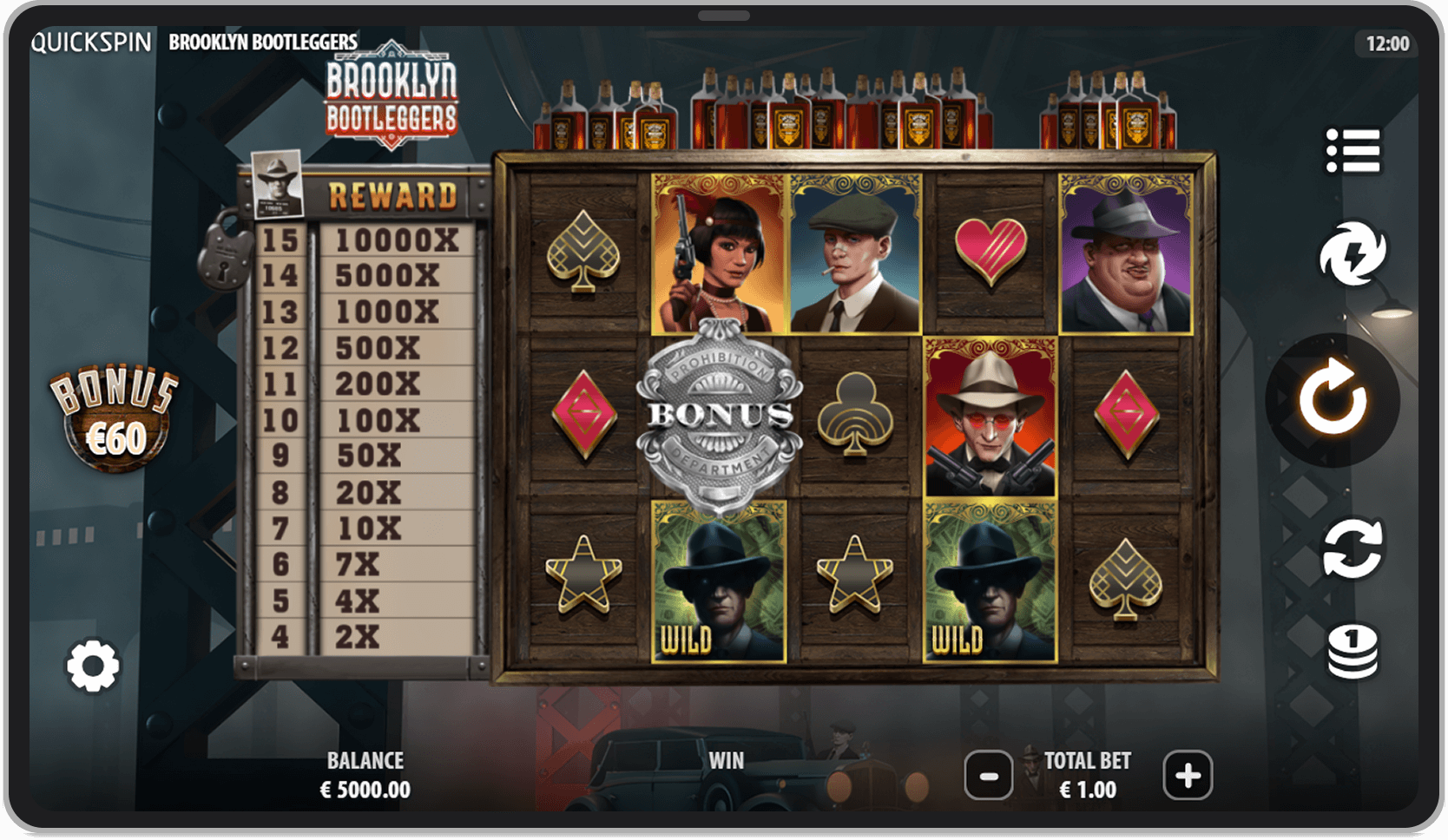
Task: Click the Bonus €60 barrel
Action: [x=114, y=410]
